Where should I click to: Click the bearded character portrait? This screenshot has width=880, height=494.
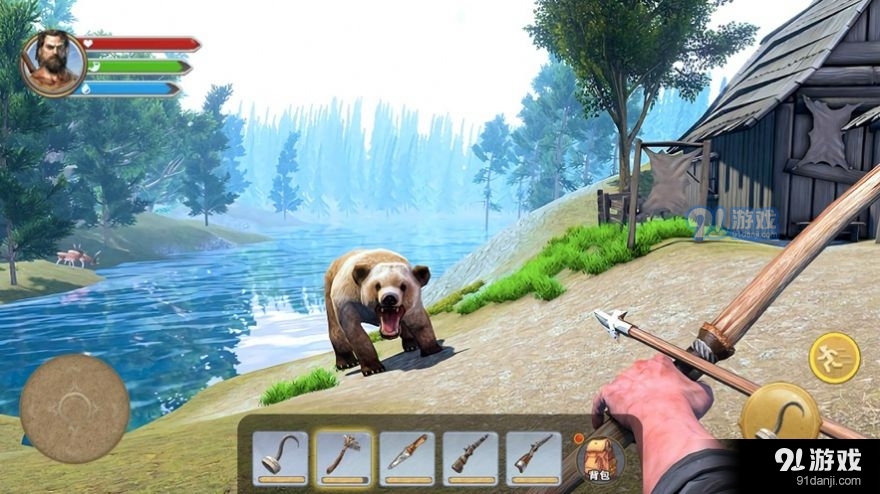tap(52, 60)
